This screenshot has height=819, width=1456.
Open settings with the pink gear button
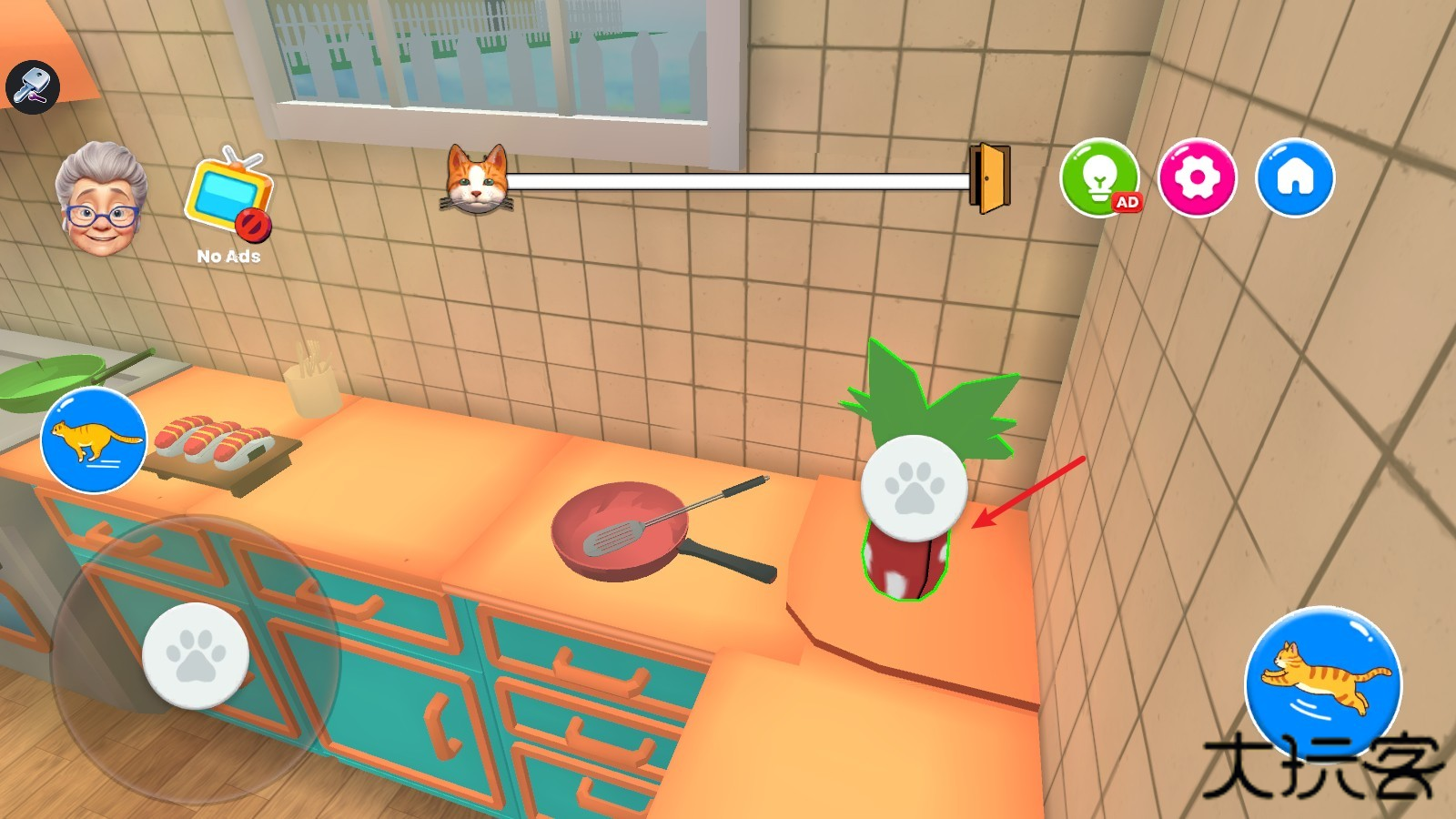(x=1197, y=177)
